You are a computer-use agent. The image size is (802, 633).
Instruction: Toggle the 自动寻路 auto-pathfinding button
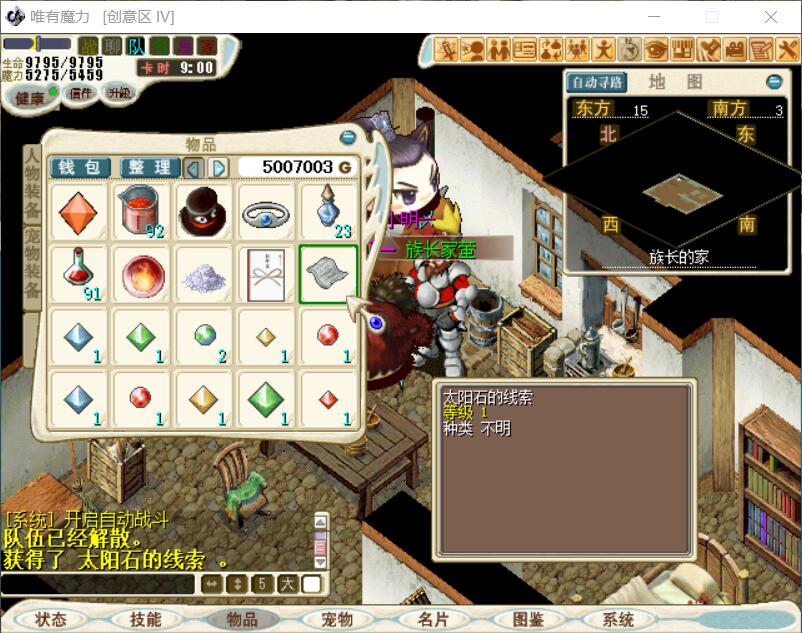coord(596,82)
